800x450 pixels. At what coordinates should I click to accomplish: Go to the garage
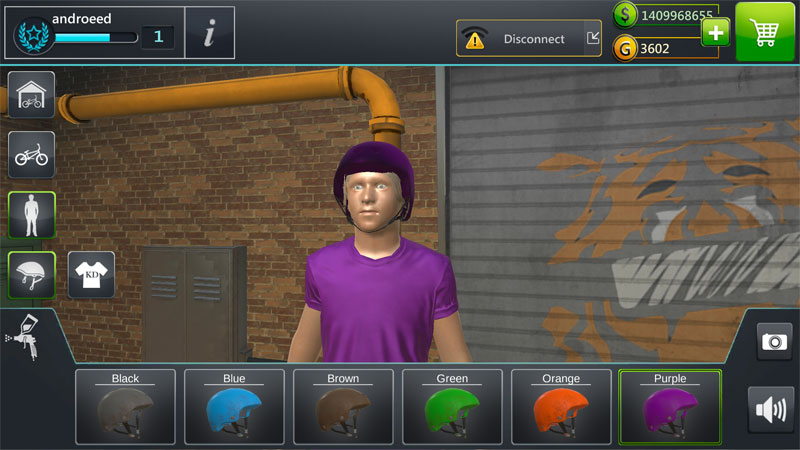tap(31, 94)
